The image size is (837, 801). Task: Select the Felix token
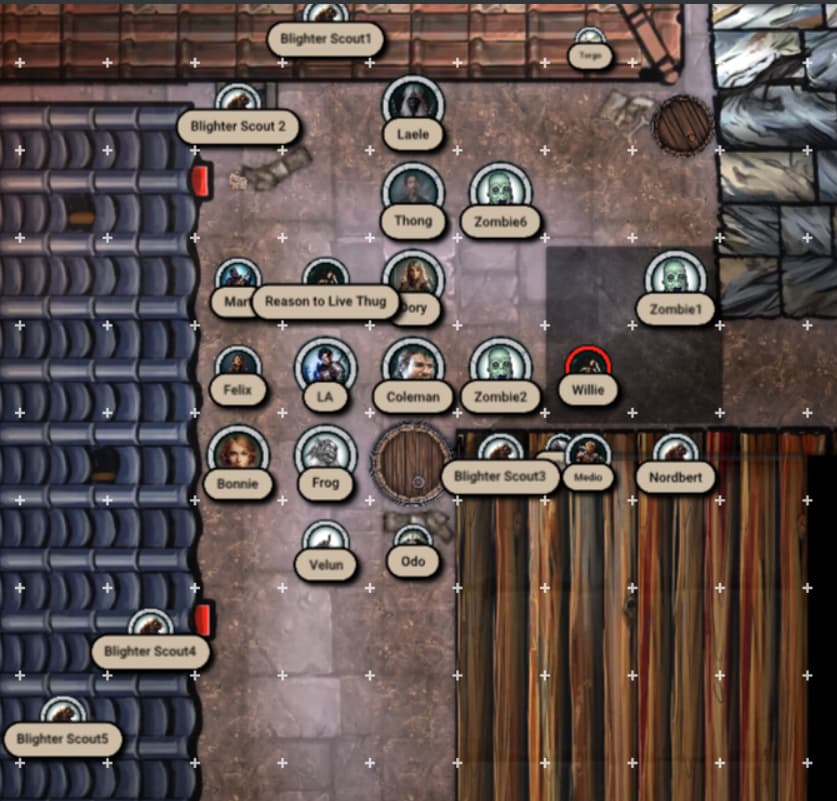click(x=238, y=365)
